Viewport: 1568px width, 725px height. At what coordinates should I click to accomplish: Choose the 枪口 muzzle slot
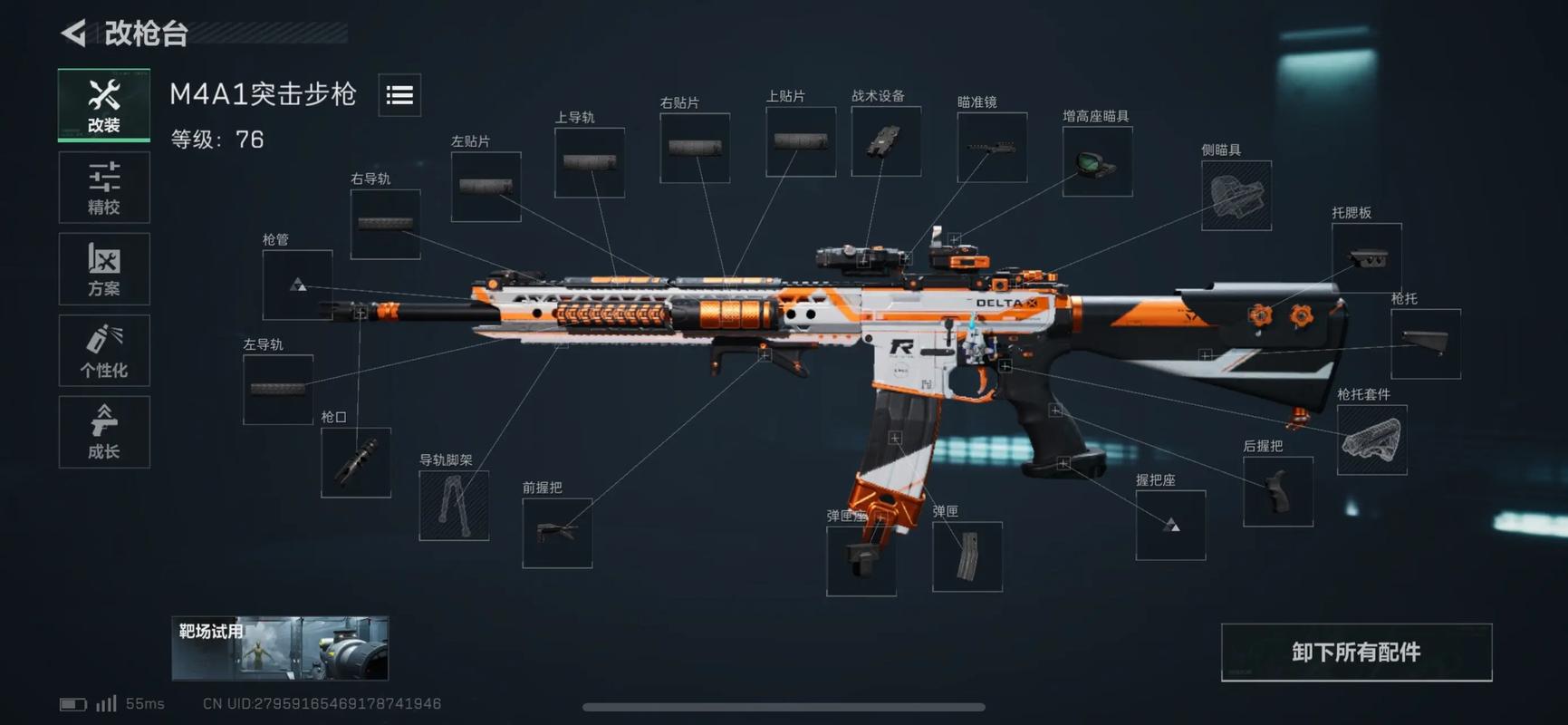click(x=356, y=462)
